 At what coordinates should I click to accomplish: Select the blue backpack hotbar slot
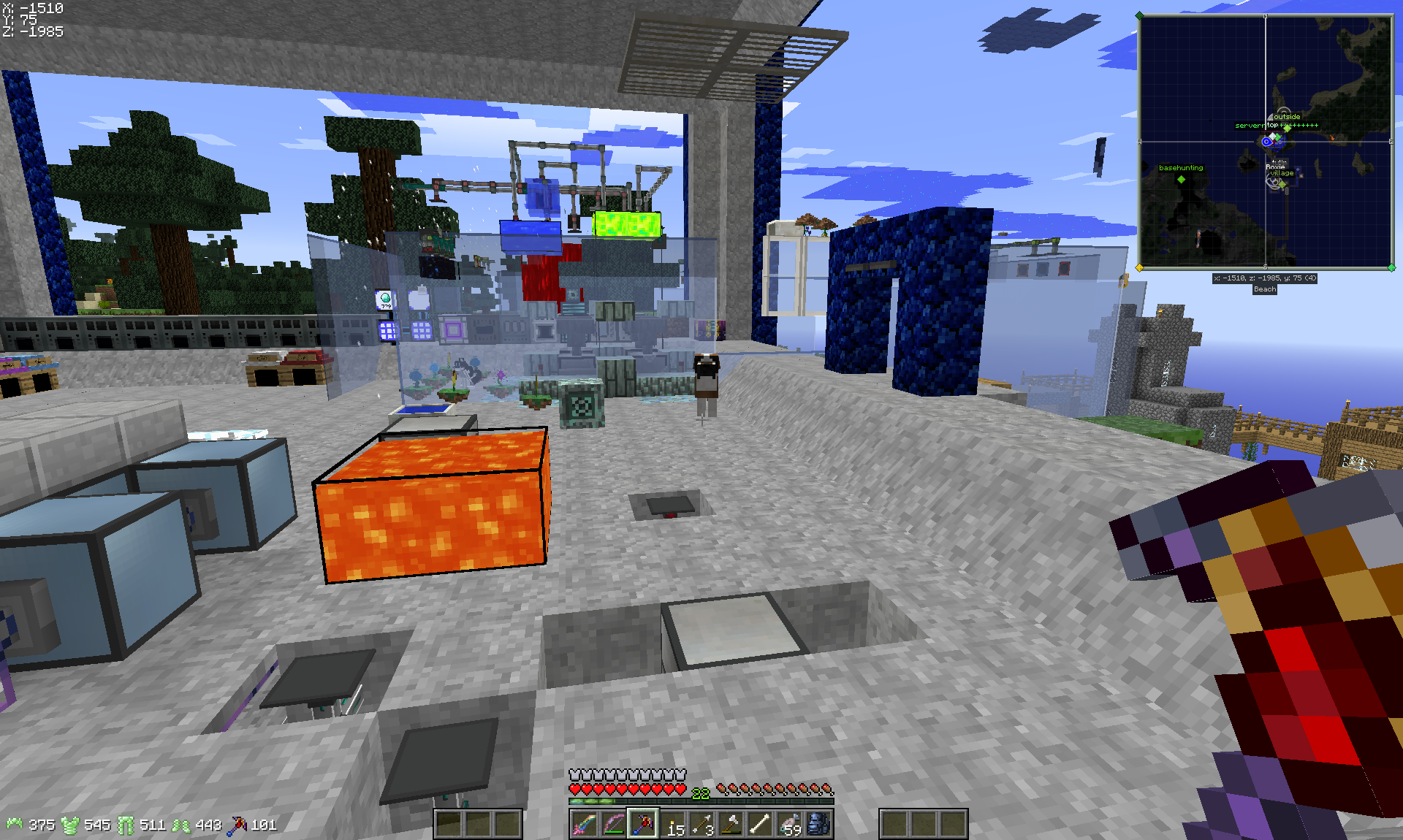[x=818, y=825]
